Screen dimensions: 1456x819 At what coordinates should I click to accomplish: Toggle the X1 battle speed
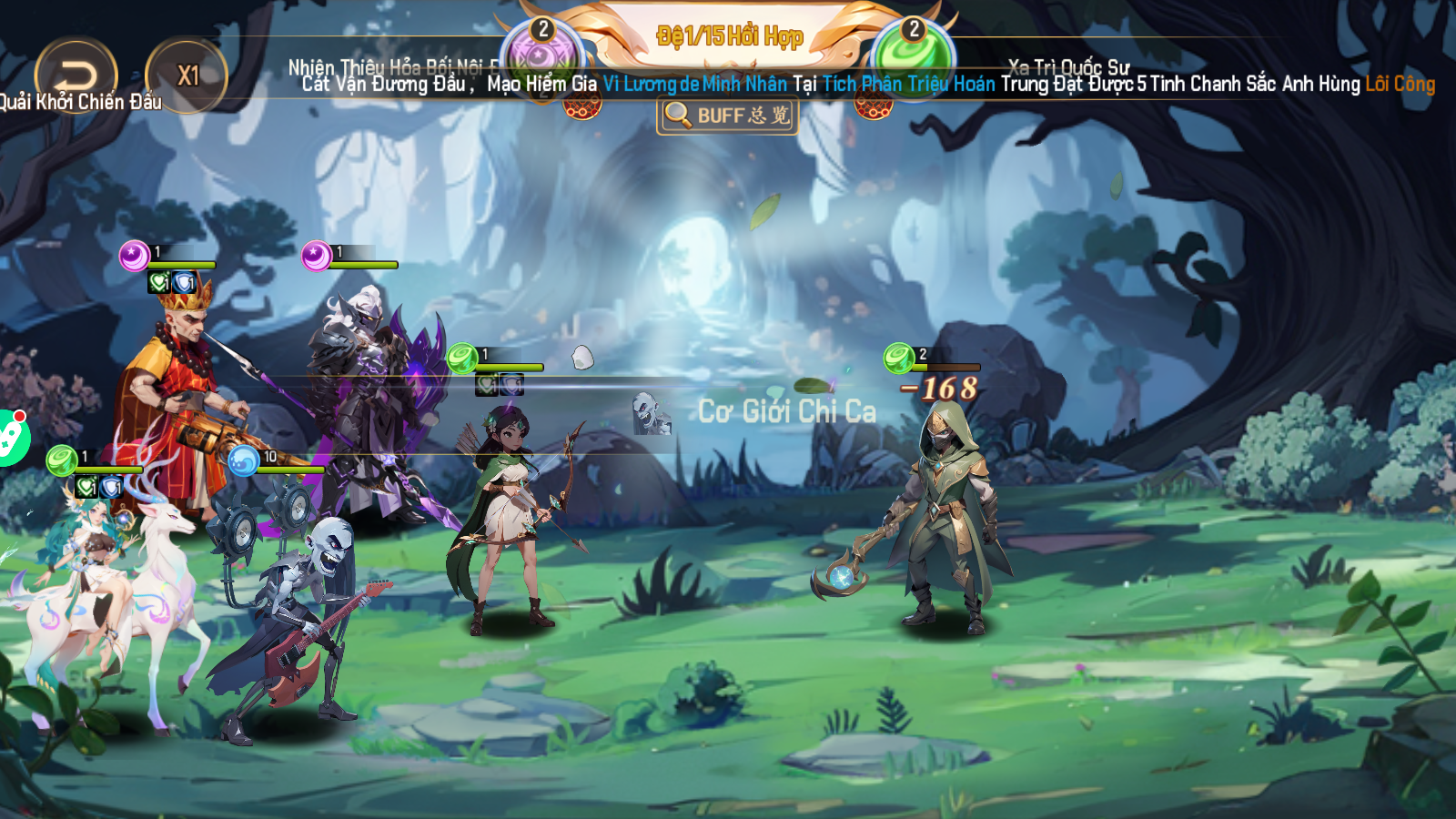tap(187, 76)
